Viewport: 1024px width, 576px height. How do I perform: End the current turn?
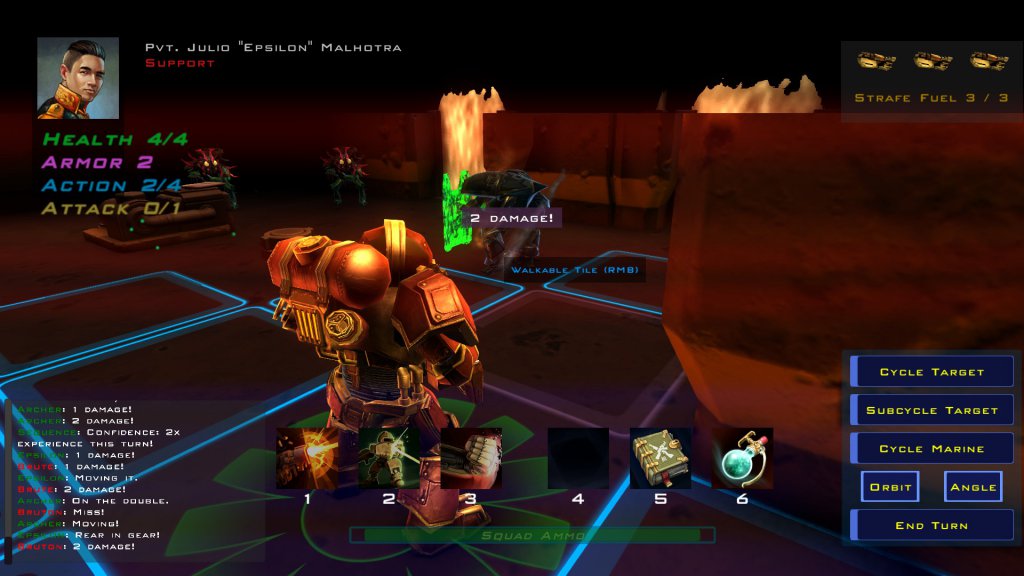pyautogui.click(x=932, y=525)
